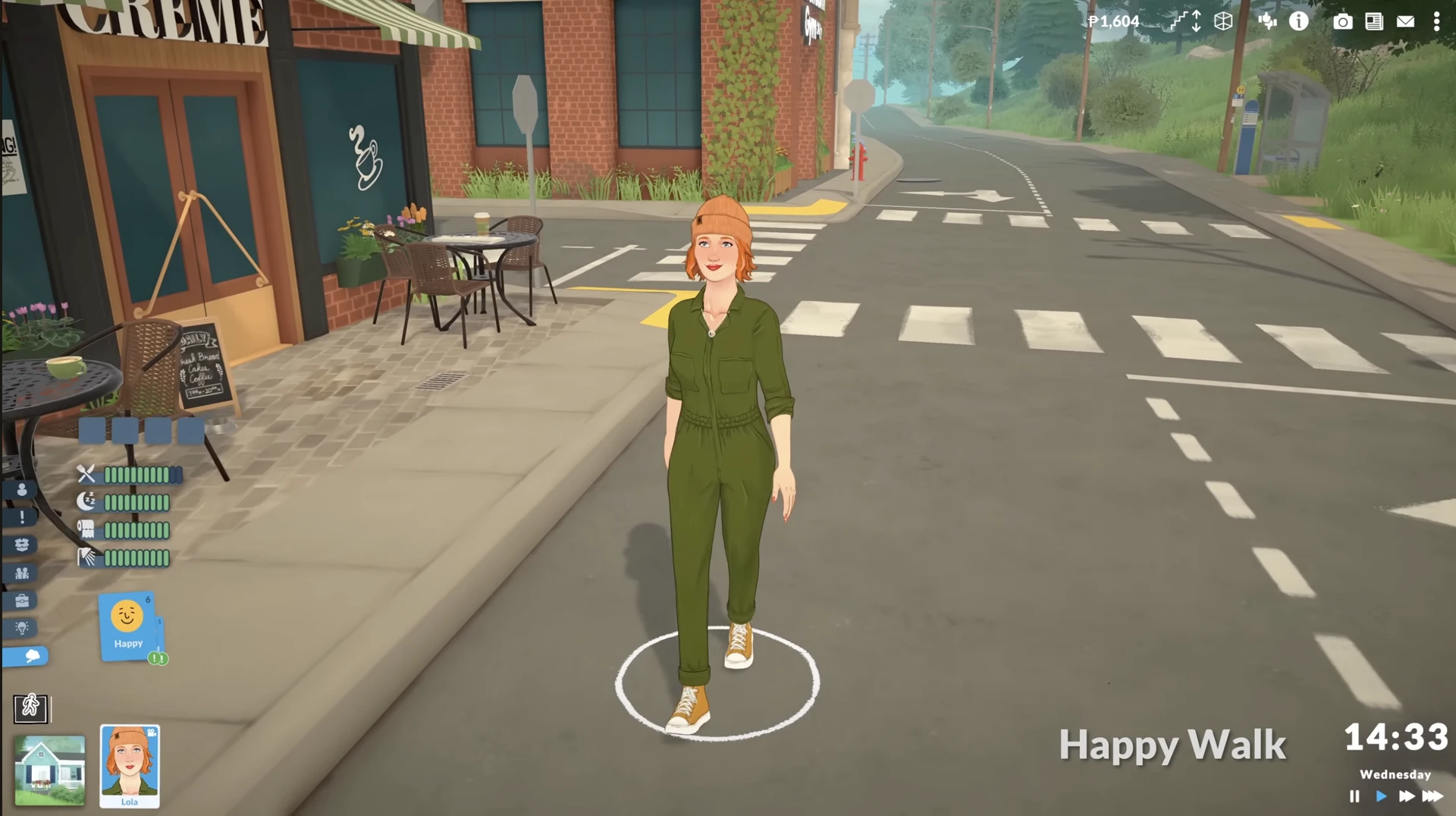
Task: Show the info circle panel
Action: coord(1299,21)
